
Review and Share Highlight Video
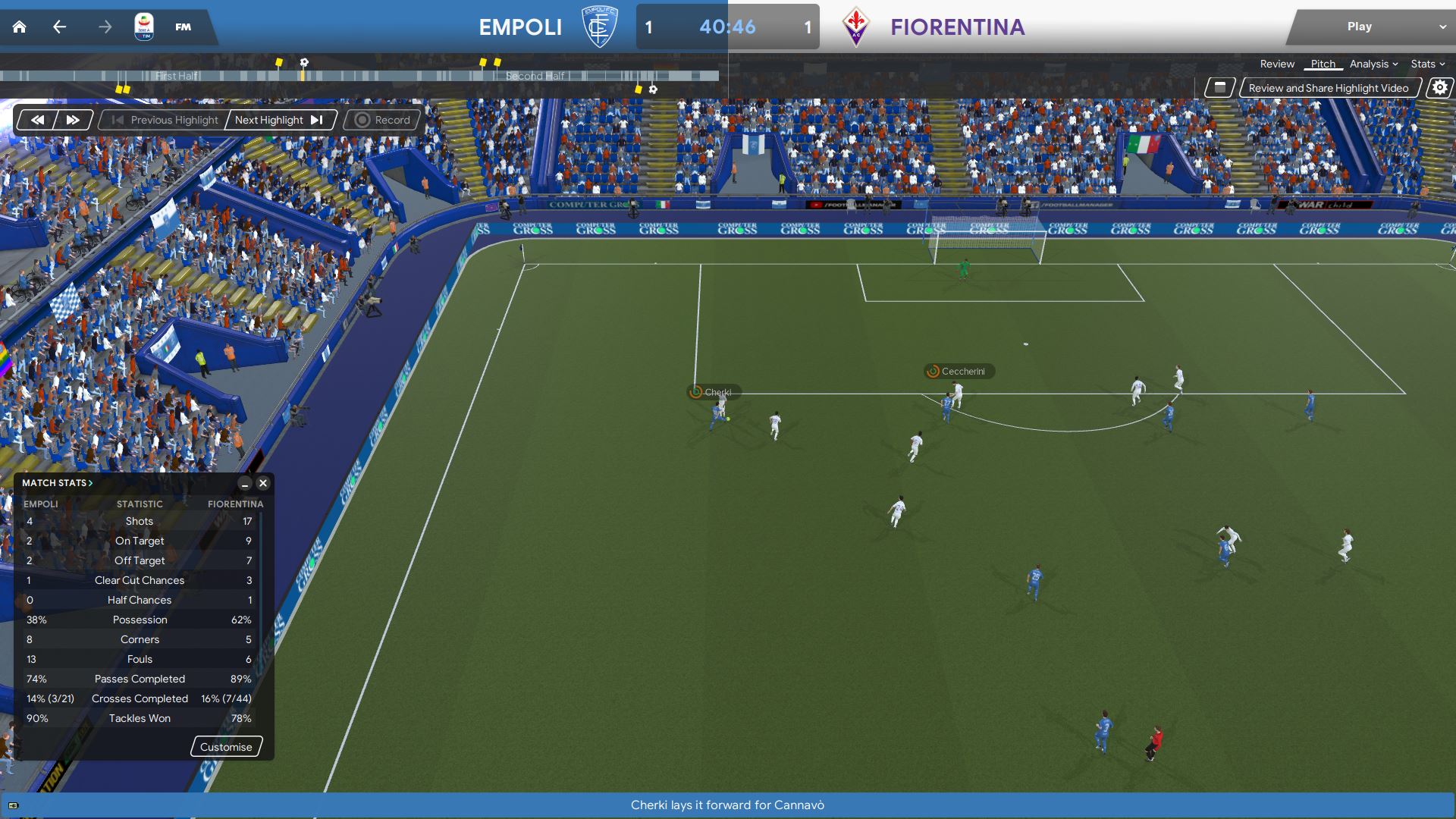pos(1328,88)
